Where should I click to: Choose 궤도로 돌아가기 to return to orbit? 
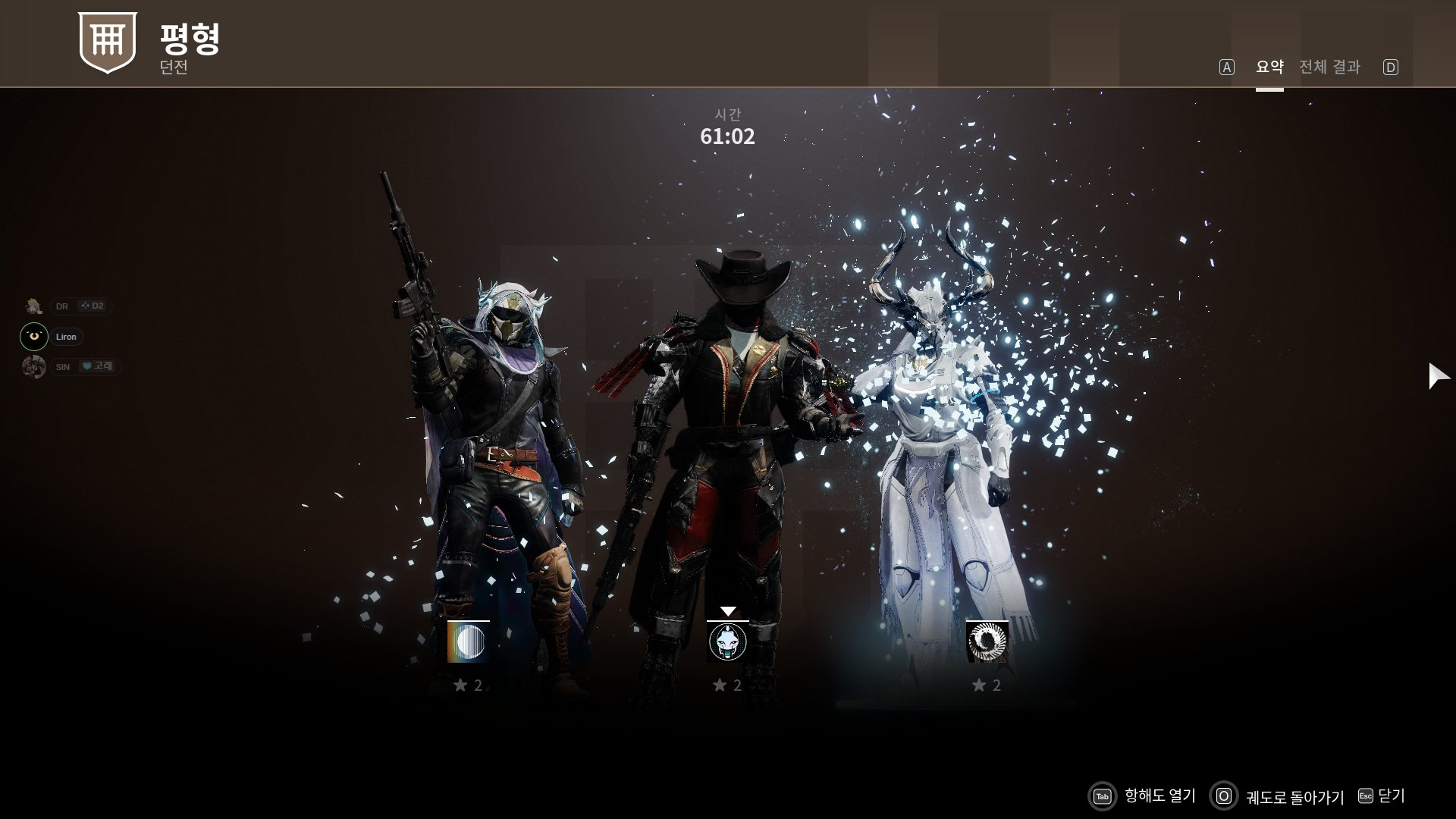click(1277, 796)
